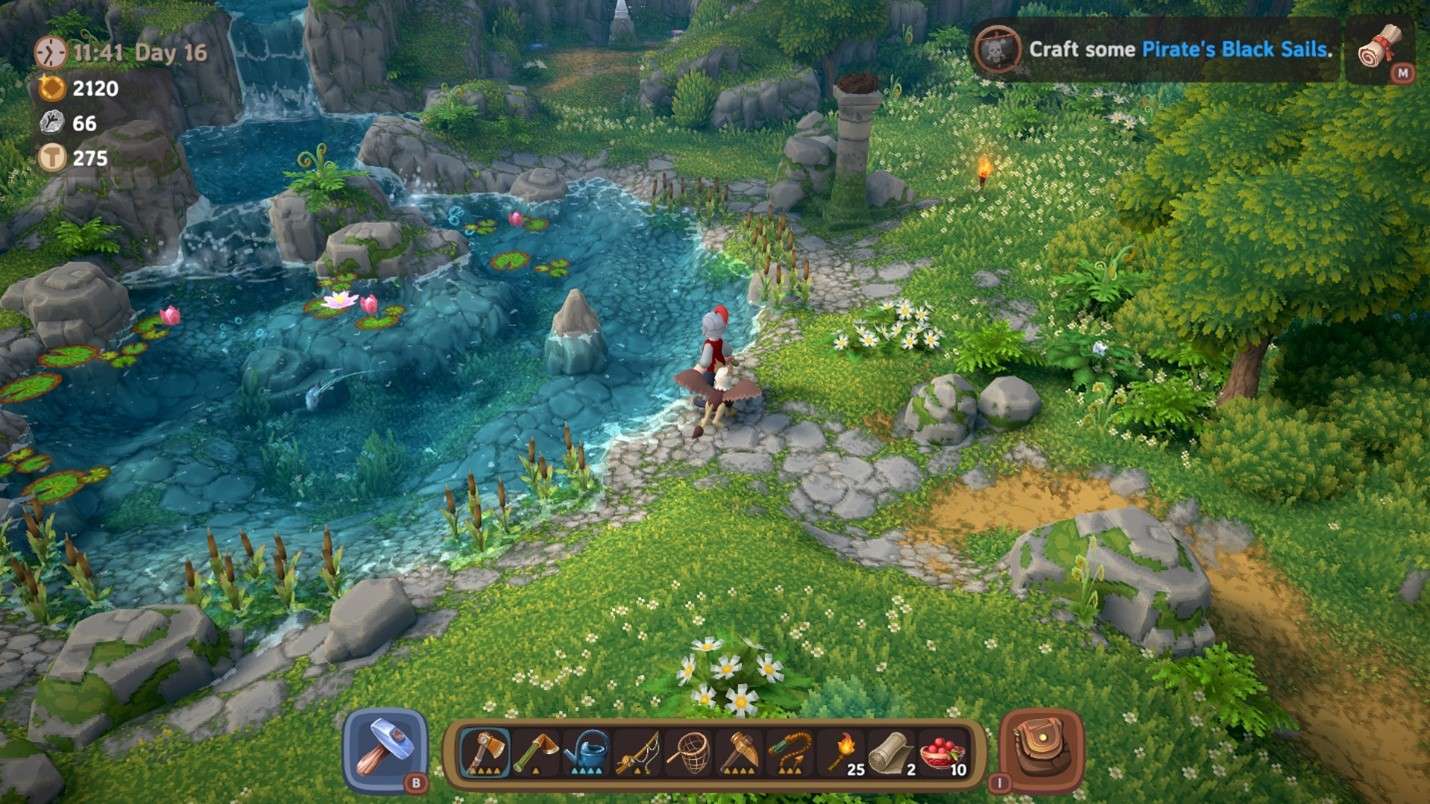Select the green-handled whip slot
Viewport: 1430px width, 804px height.
click(x=792, y=751)
